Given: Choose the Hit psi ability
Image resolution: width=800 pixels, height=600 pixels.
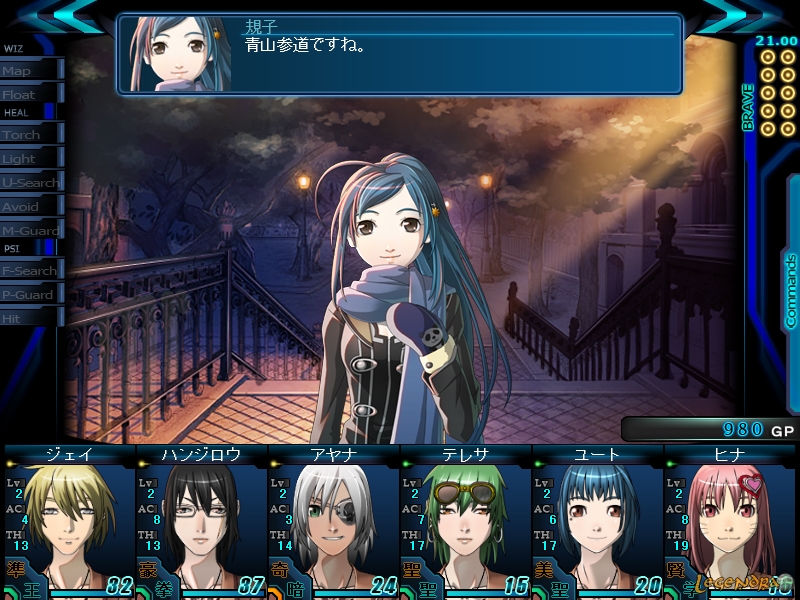Looking at the screenshot, I should click(30, 318).
